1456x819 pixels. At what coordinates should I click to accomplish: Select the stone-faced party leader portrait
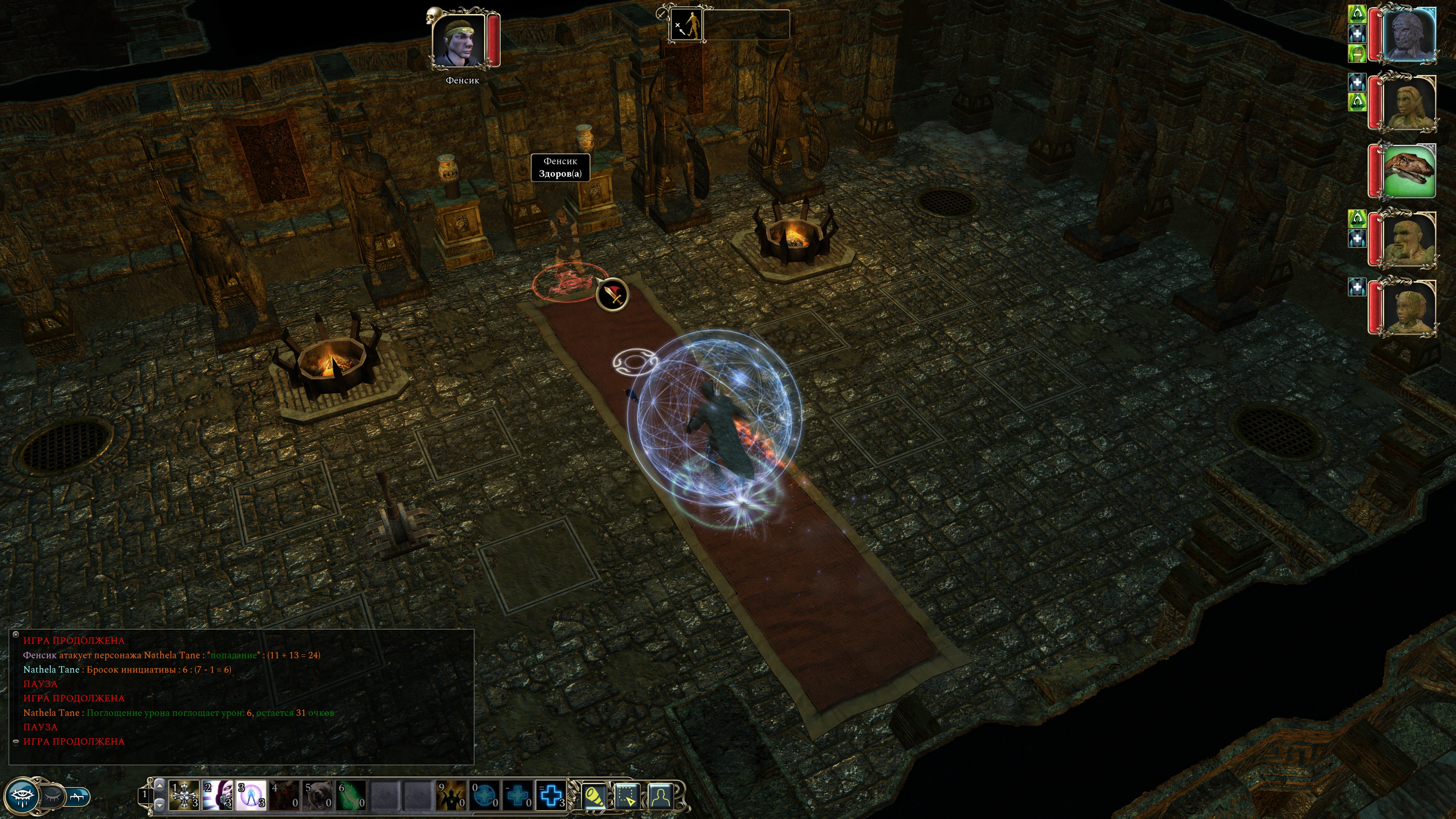click(x=1409, y=34)
